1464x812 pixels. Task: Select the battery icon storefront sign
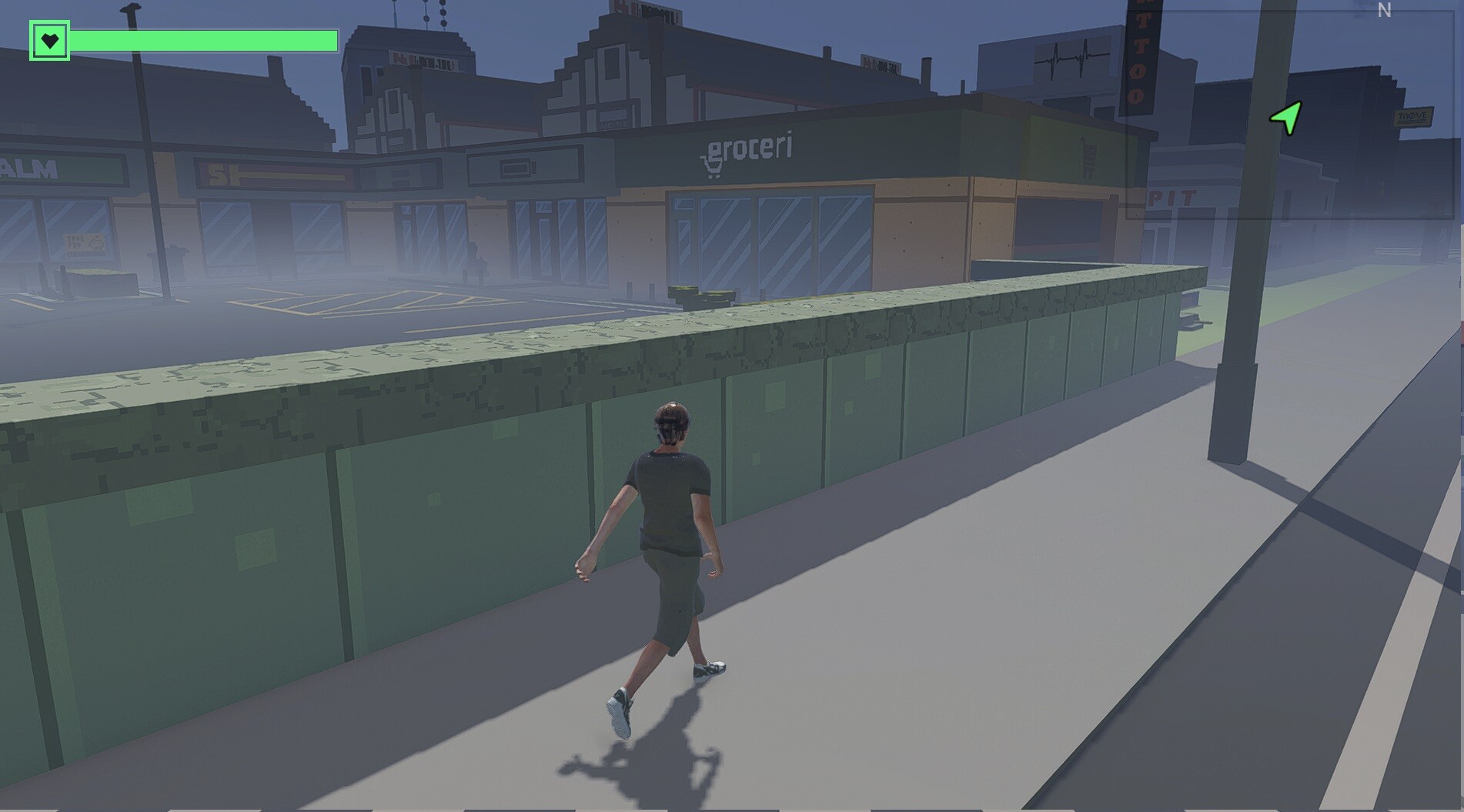point(518,168)
